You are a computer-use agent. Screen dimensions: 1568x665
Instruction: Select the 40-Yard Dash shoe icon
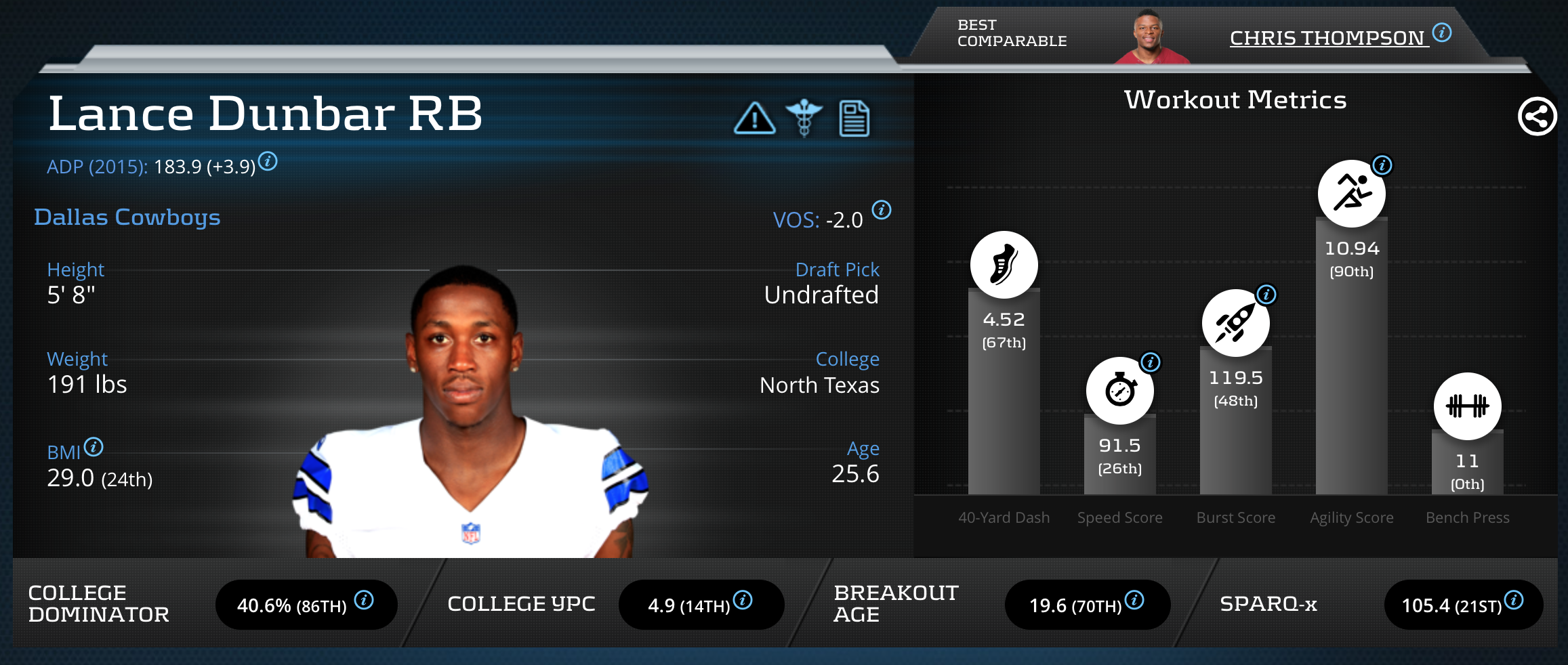[x=1004, y=265]
